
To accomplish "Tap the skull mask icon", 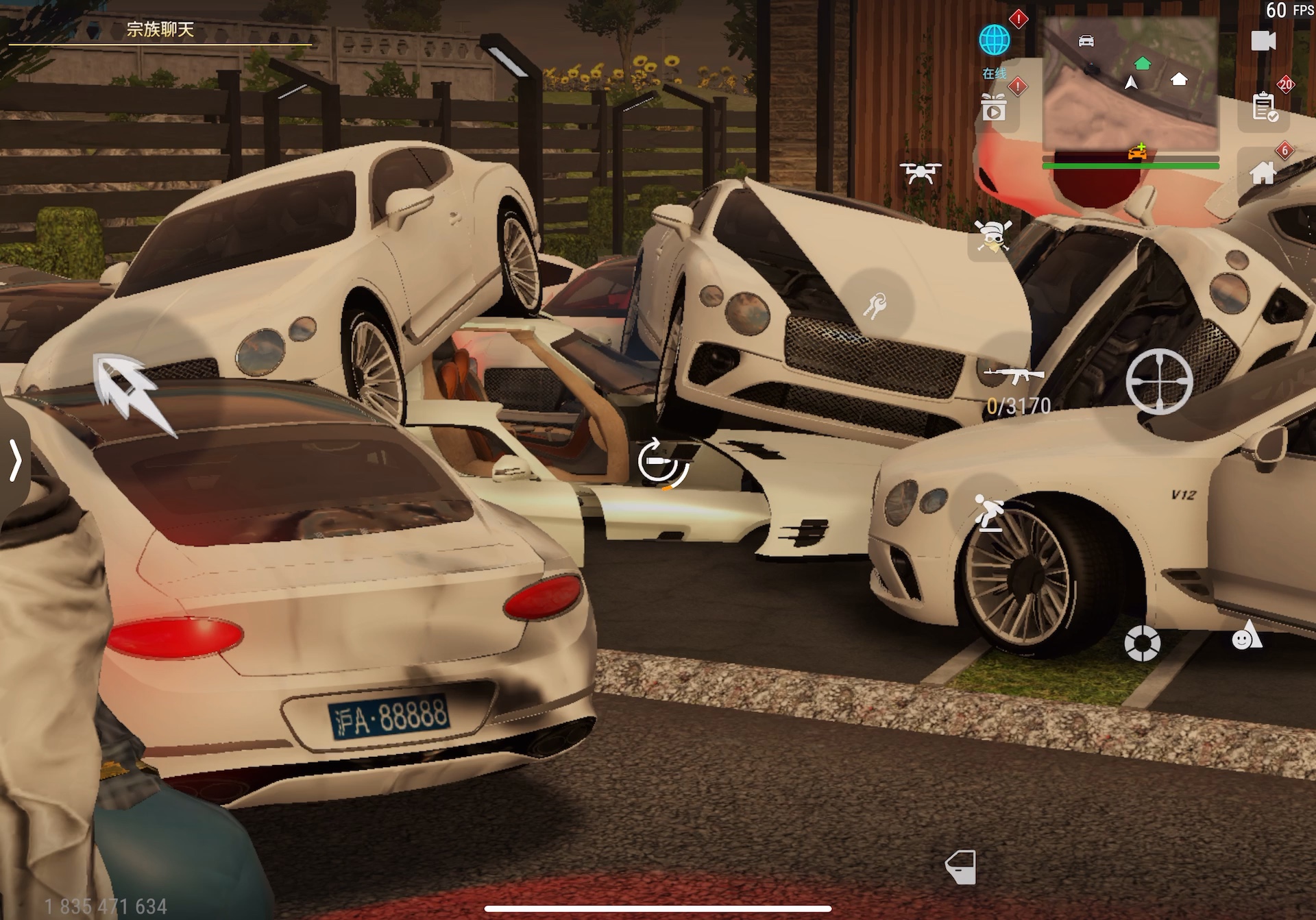I will click(992, 237).
